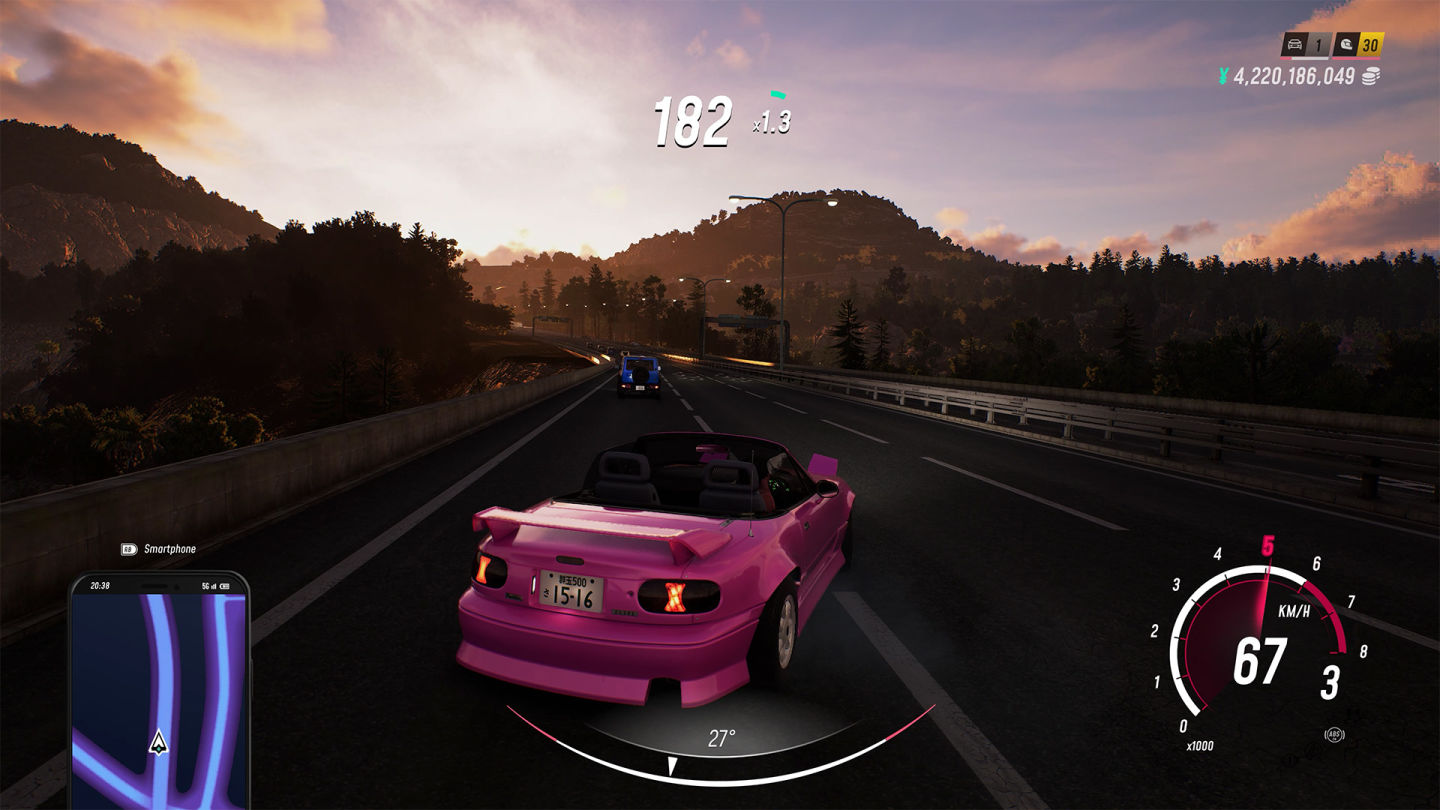Select the car count icon
1440x810 pixels.
(1293, 45)
